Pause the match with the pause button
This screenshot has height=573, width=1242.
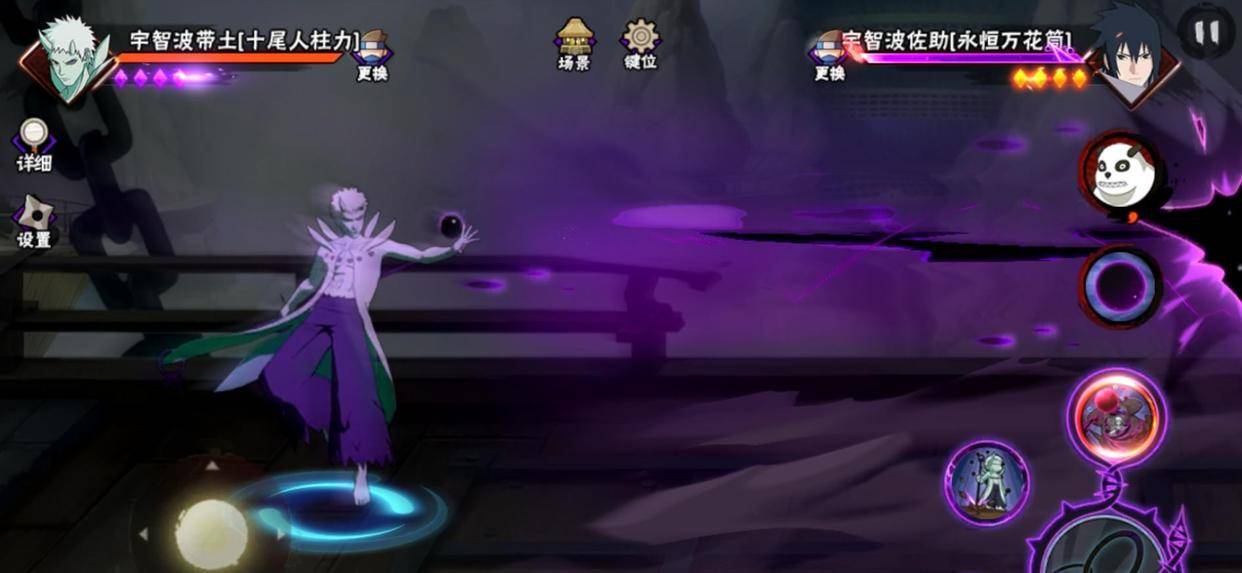click(1207, 32)
